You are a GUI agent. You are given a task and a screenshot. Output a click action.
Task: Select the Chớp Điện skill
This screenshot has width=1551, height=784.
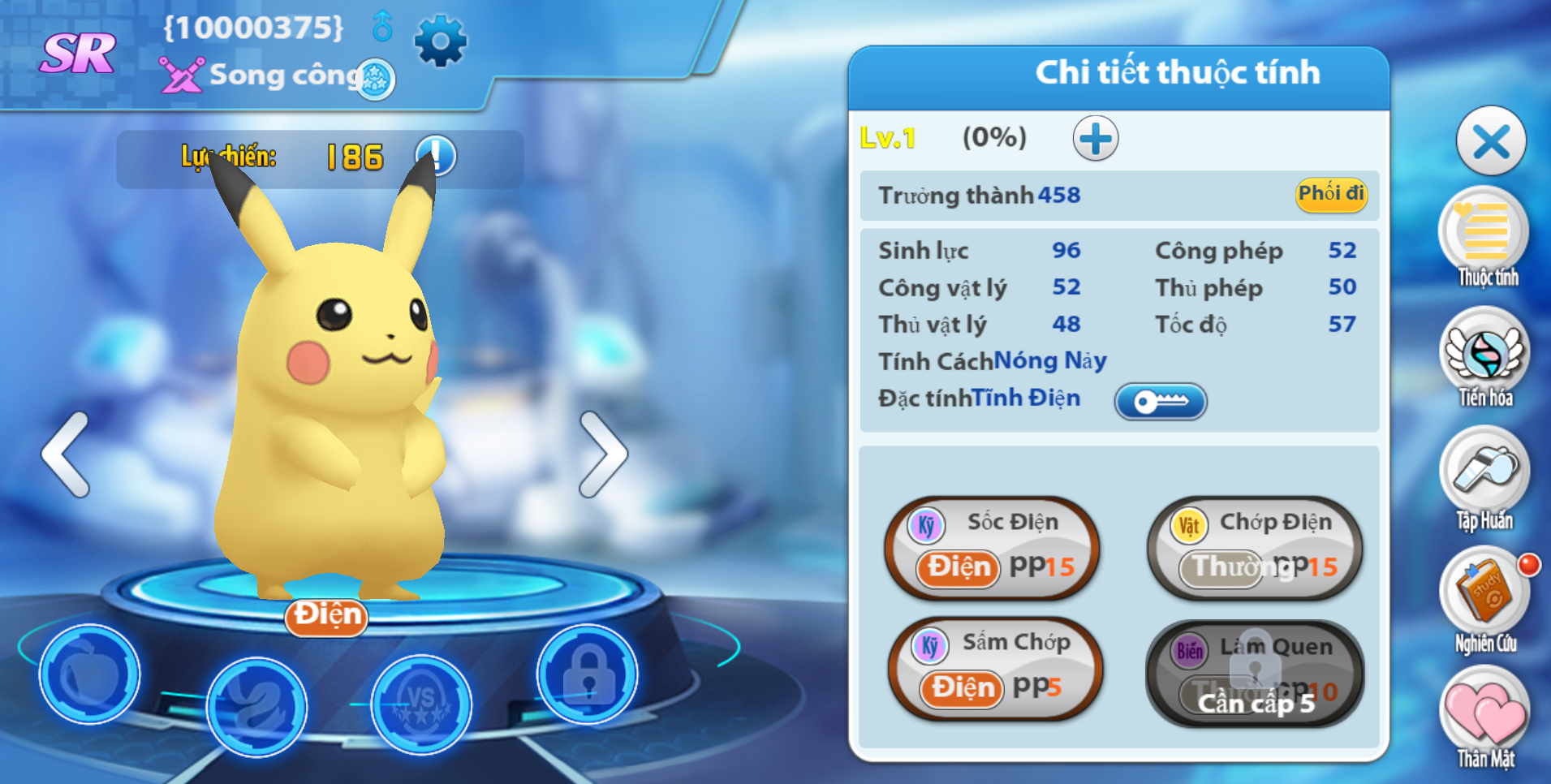point(1255,548)
